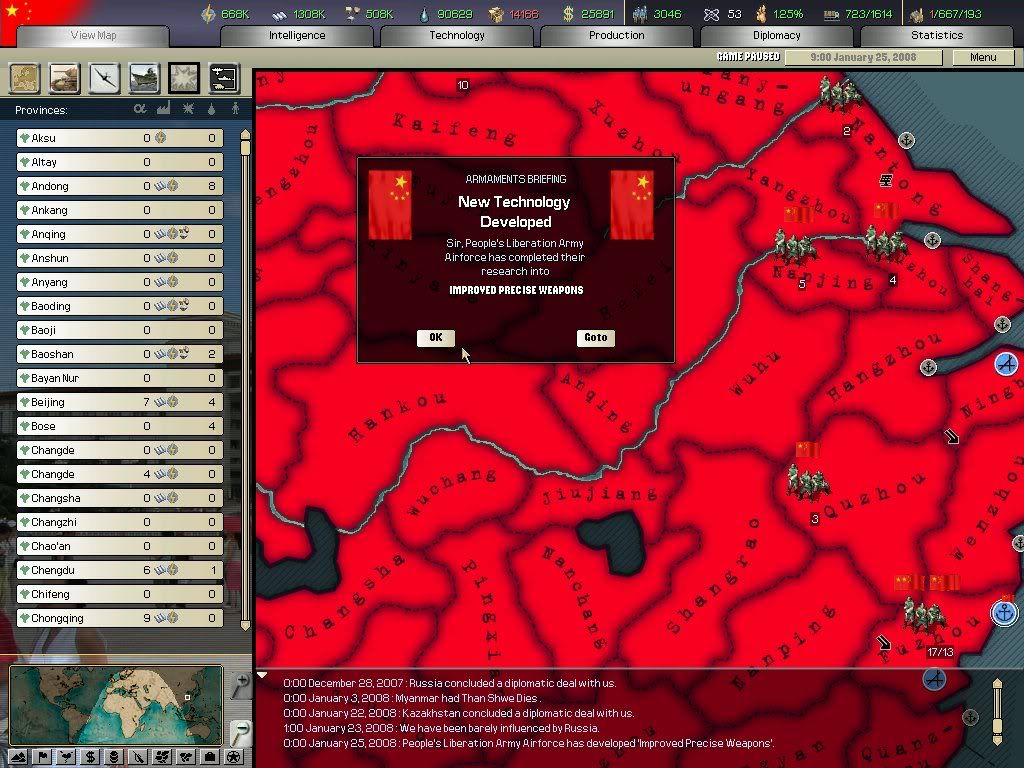This screenshot has height=768, width=1024.
Task: Open the Intelligence tab
Action: [297, 35]
